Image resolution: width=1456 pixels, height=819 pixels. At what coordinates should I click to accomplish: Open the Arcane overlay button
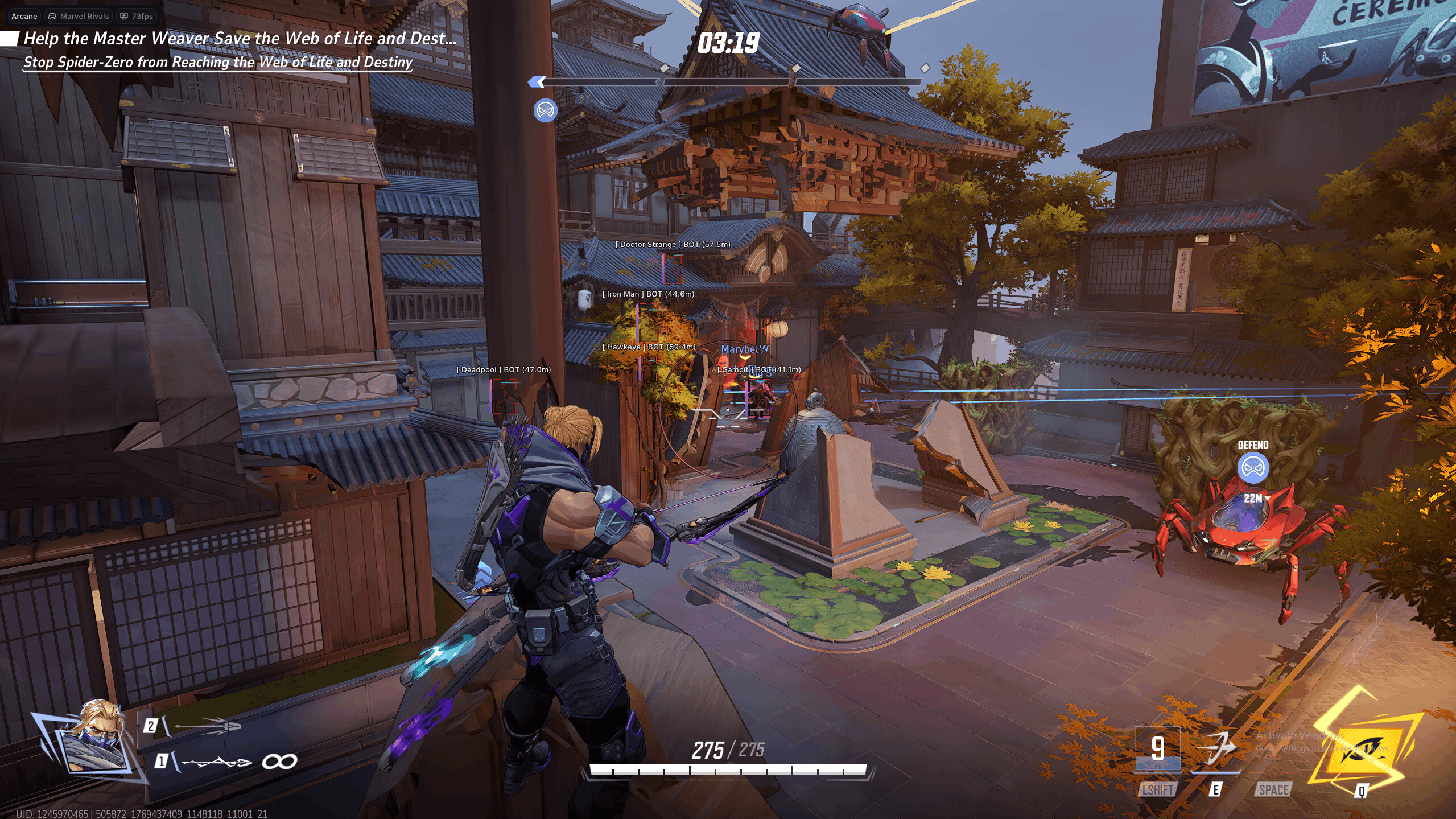pyautogui.click(x=24, y=16)
